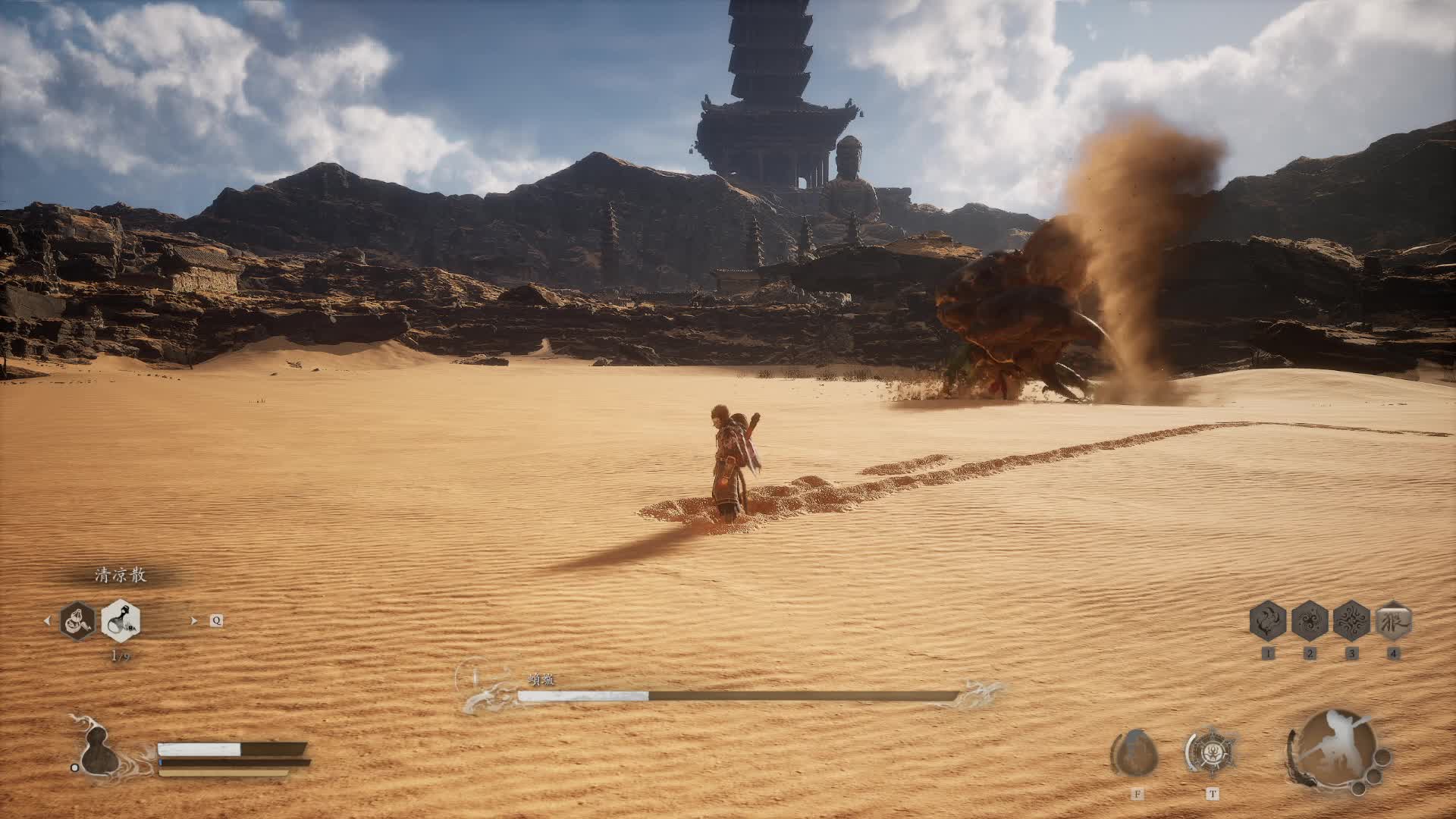This screenshot has width=1456, height=819.
Task: Activate the egg-shaped spirit skill icon
Action: (x=1134, y=752)
